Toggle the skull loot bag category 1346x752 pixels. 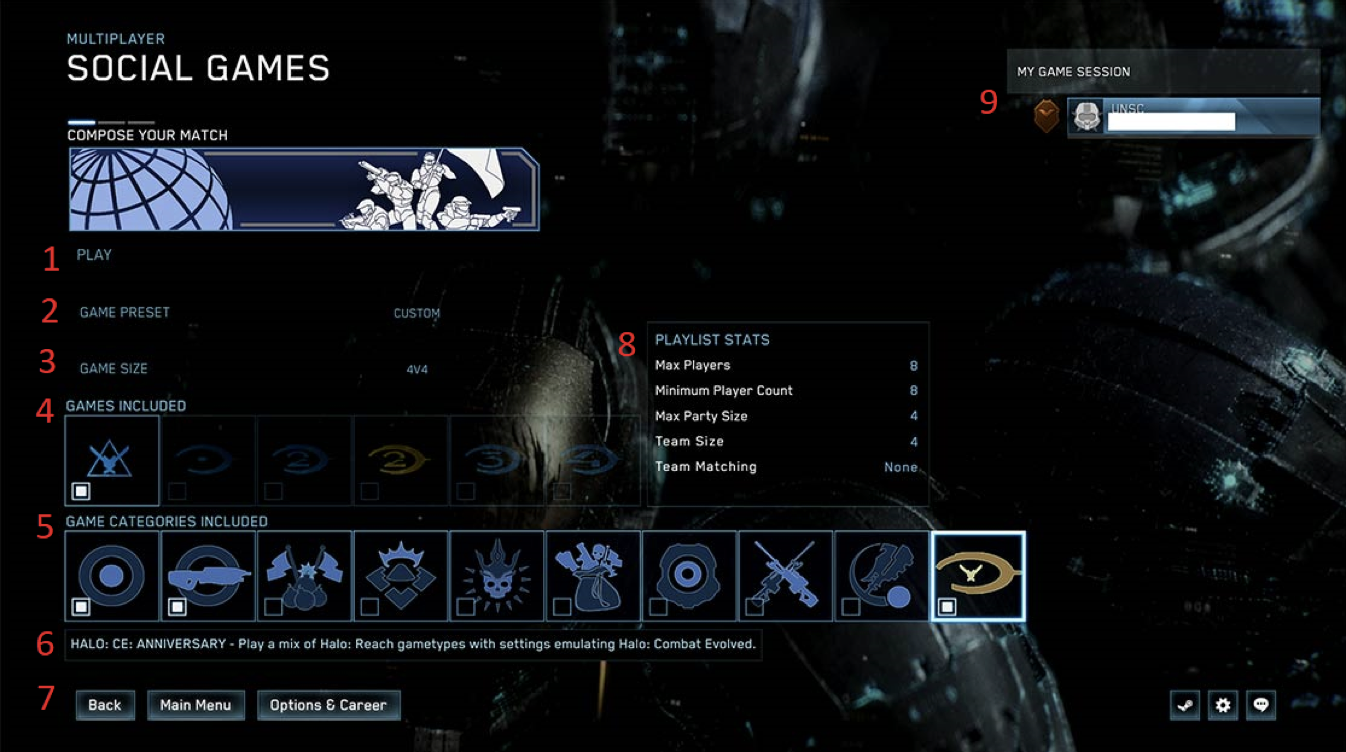coord(592,576)
